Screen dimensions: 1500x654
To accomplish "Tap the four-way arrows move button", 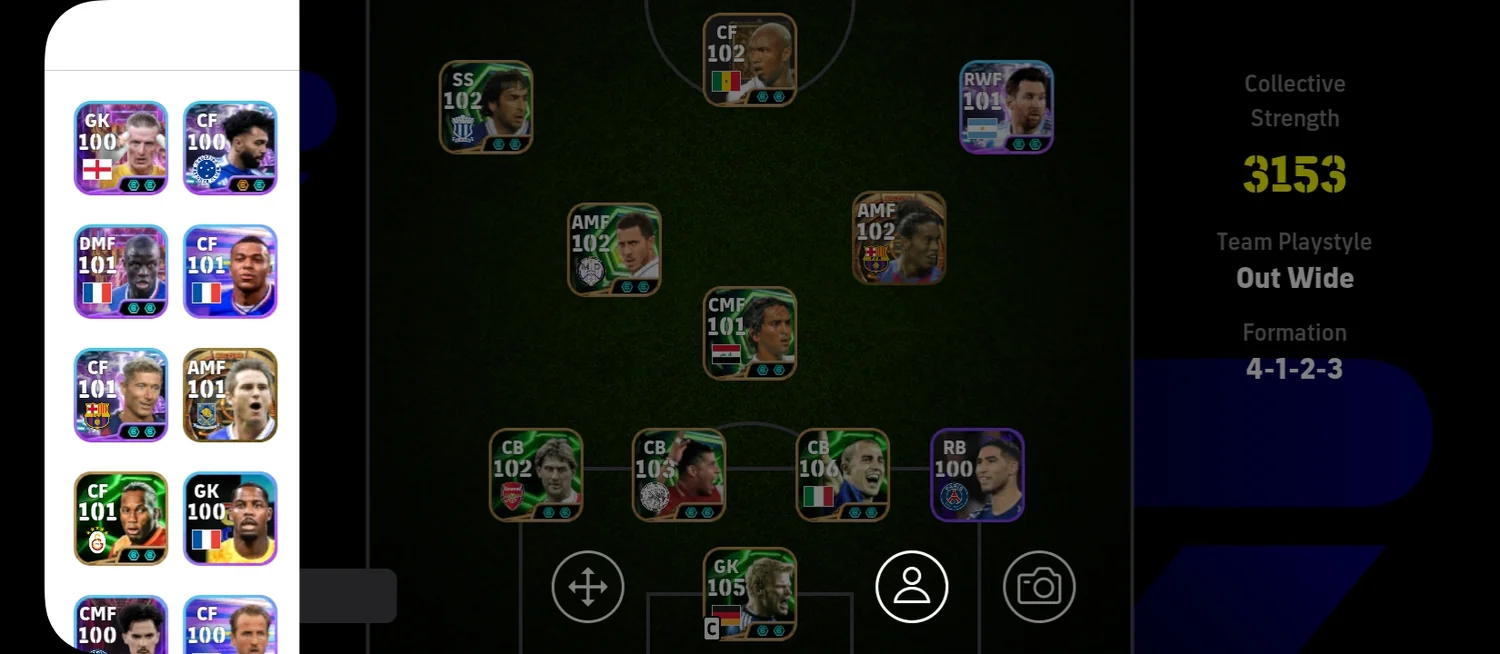I will (588, 587).
